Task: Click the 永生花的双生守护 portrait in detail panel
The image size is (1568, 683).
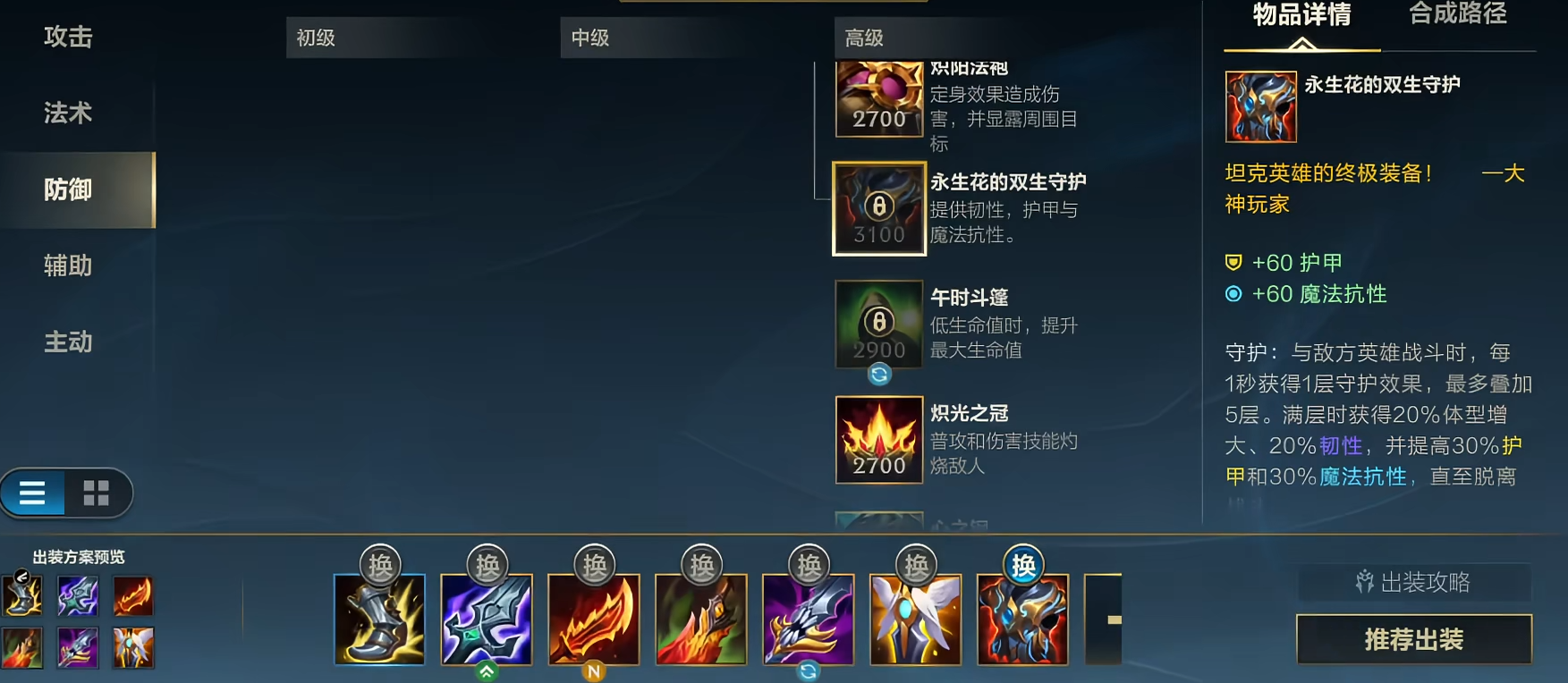Action: [1261, 105]
